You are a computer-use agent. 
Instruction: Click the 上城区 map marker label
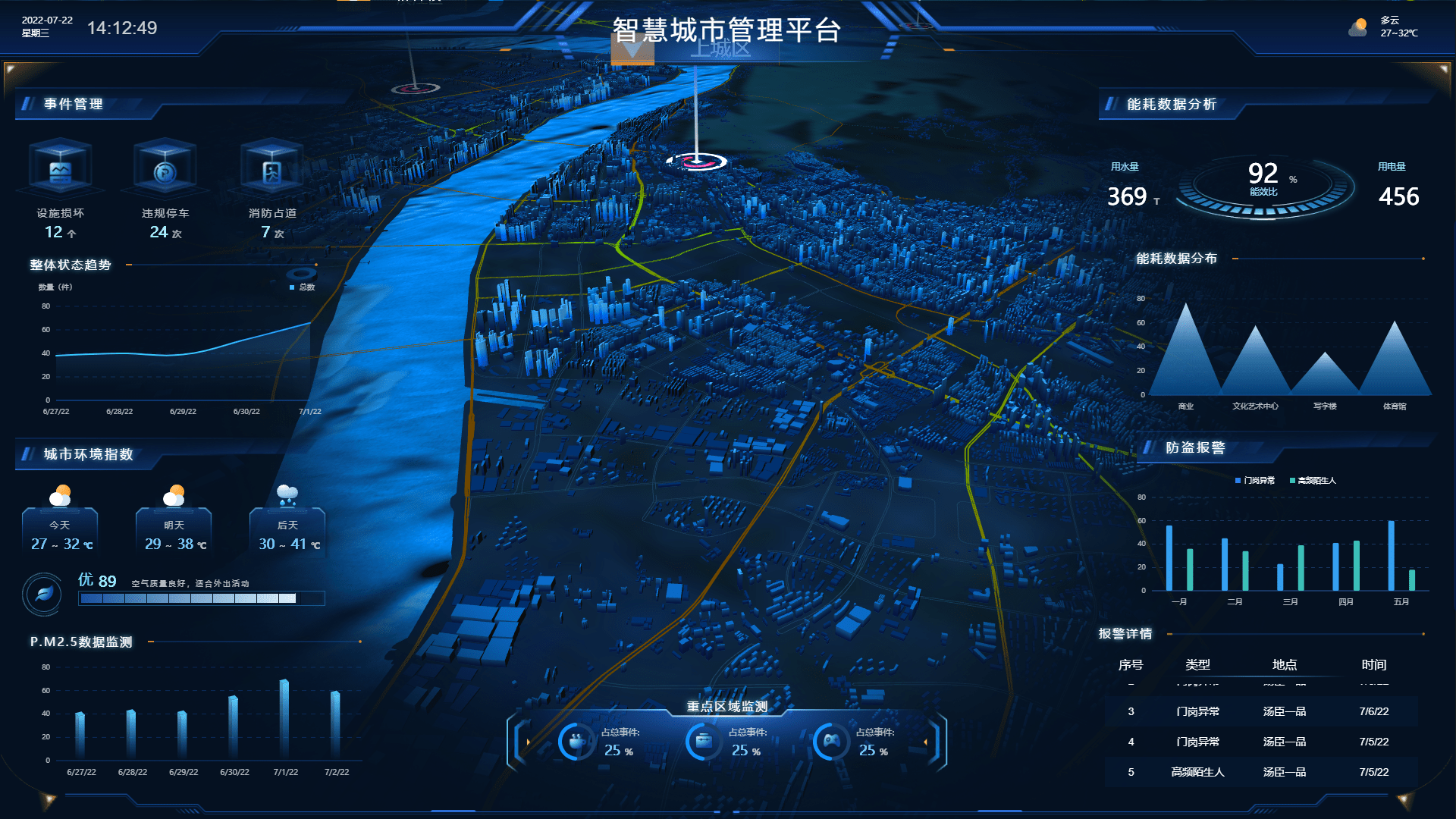(720, 49)
